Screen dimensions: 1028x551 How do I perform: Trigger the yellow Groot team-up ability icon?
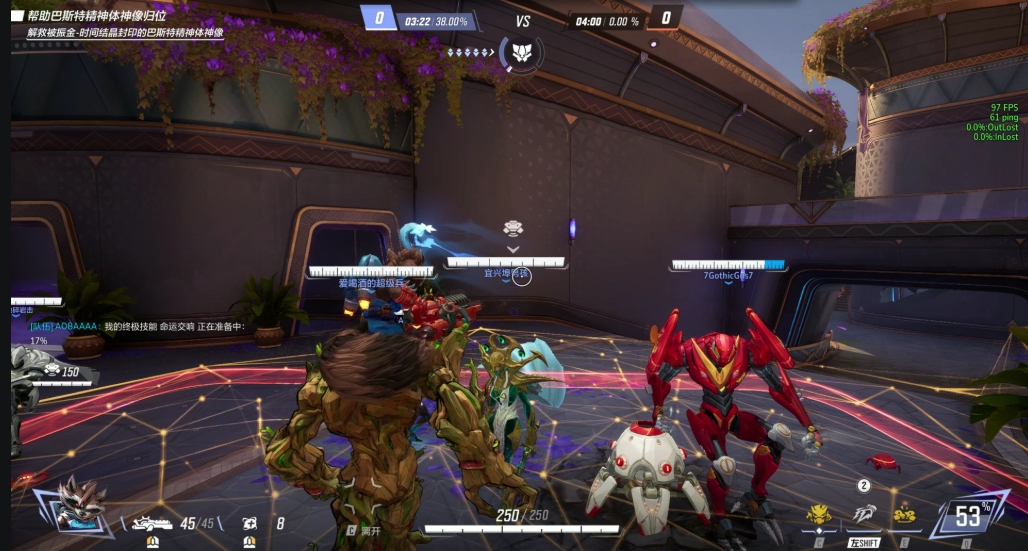[819, 515]
